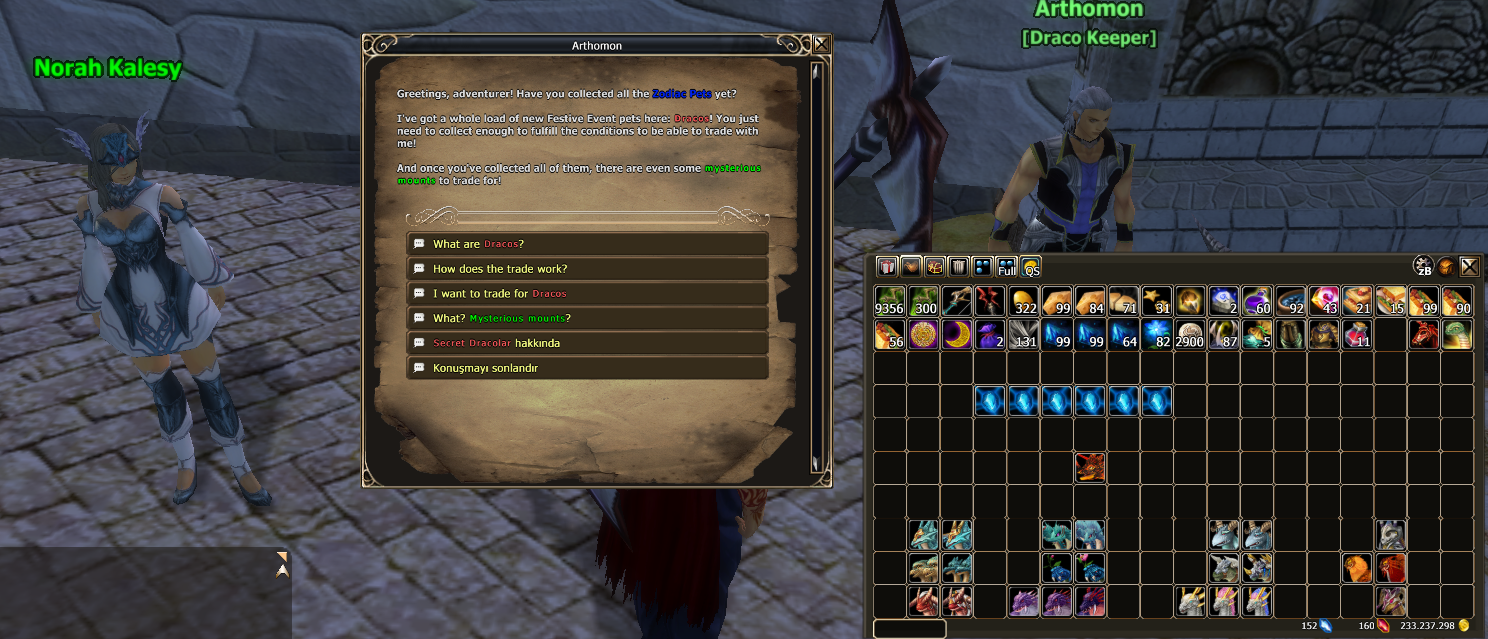Toggle the "Full" inventory view button
Viewport: 1488px width, 639px height.
1007,267
